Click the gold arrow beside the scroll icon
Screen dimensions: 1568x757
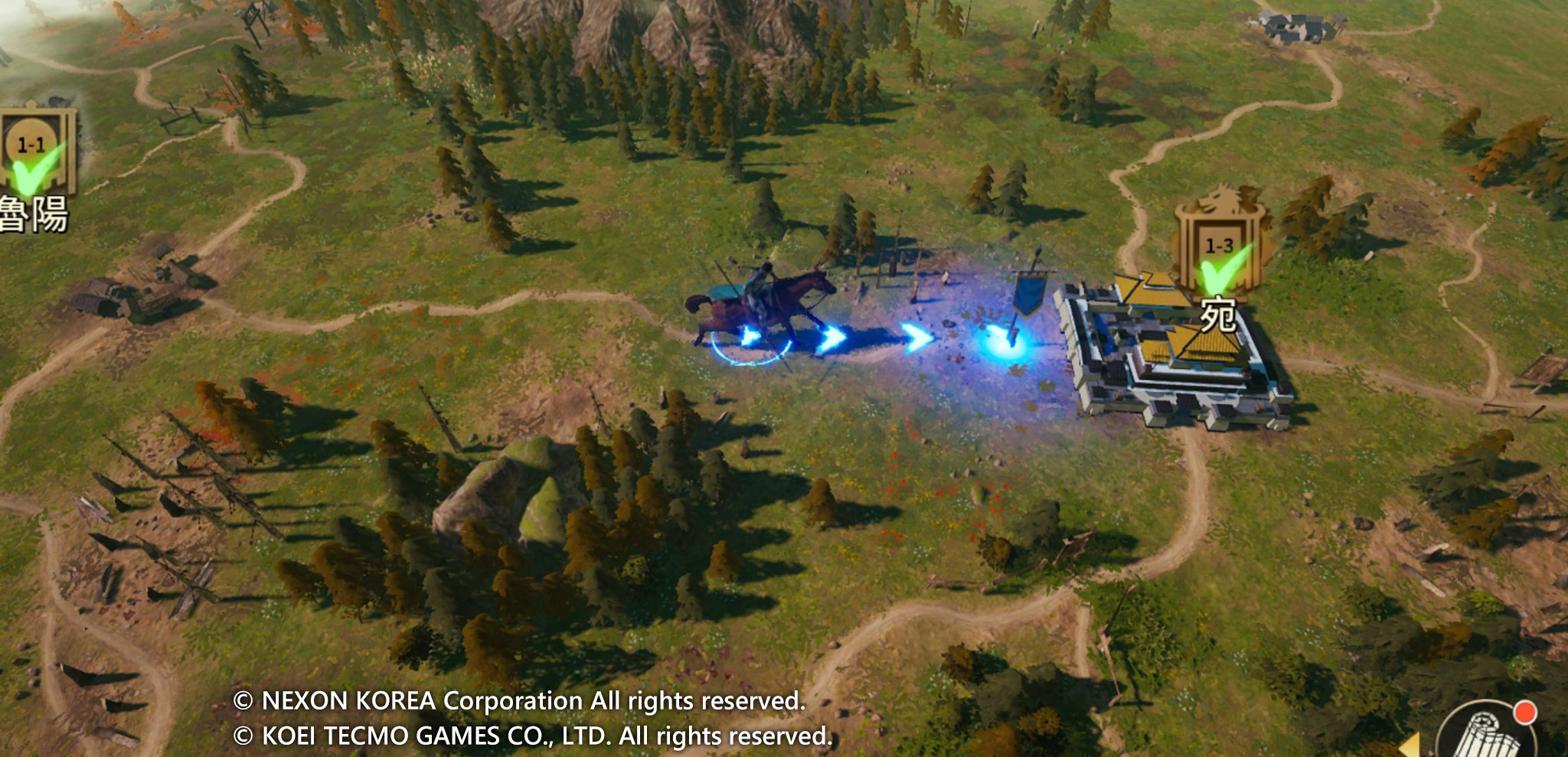(x=1411, y=745)
